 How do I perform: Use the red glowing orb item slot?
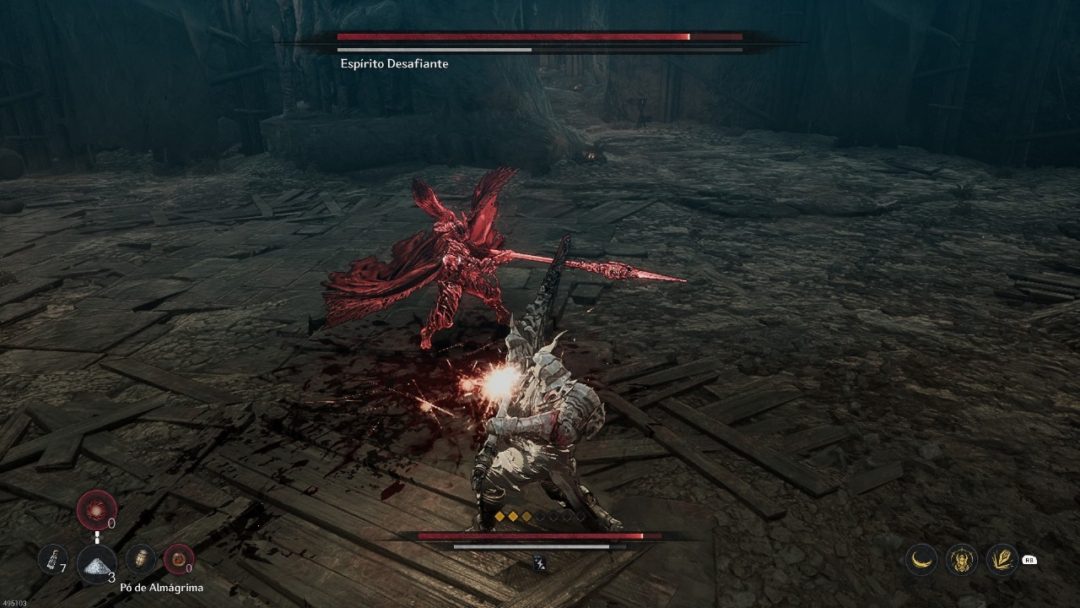pyautogui.click(x=97, y=510)
